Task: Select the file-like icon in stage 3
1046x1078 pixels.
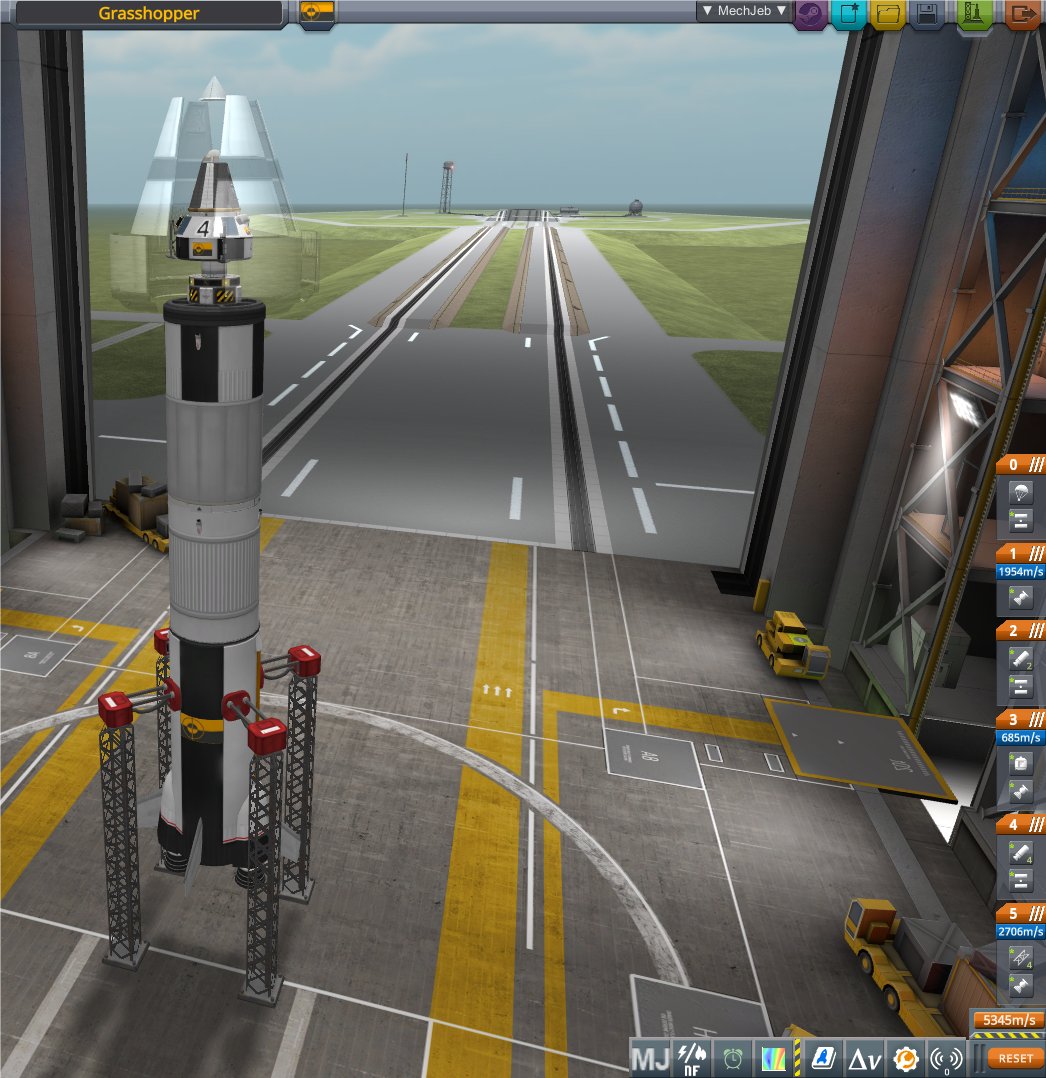Action: [x=1020, y=763]
